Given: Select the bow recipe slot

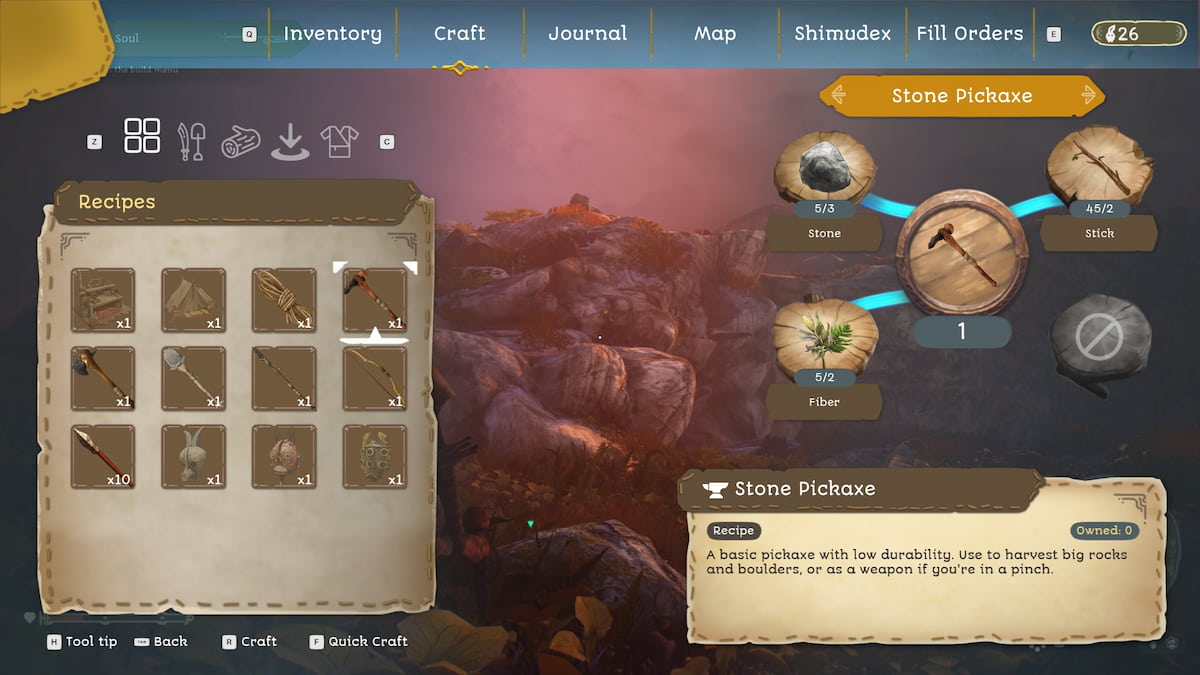Looking at the screenshot, I should click(375, 378).
